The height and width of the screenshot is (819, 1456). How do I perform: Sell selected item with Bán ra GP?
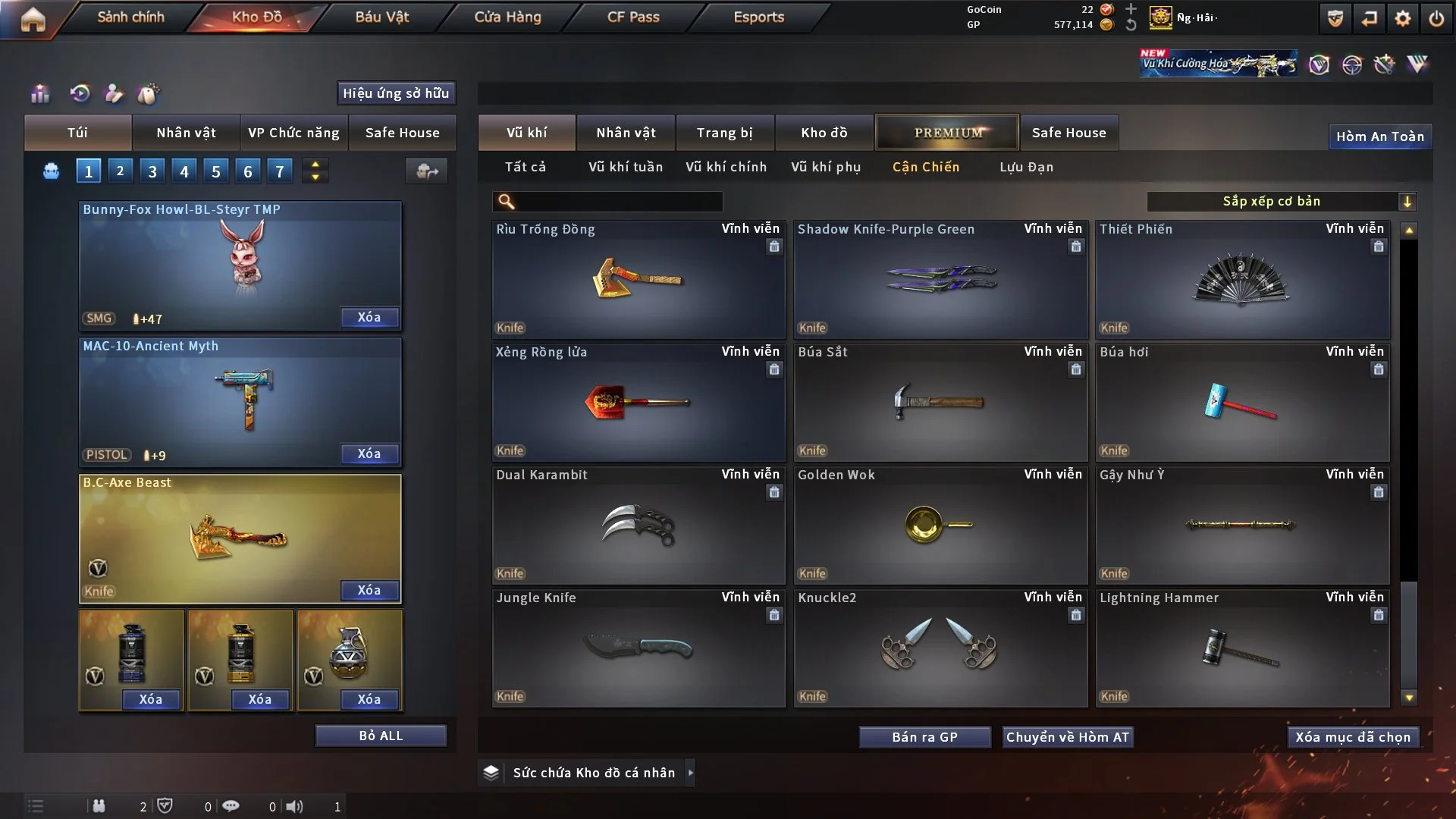click(924, 737)
